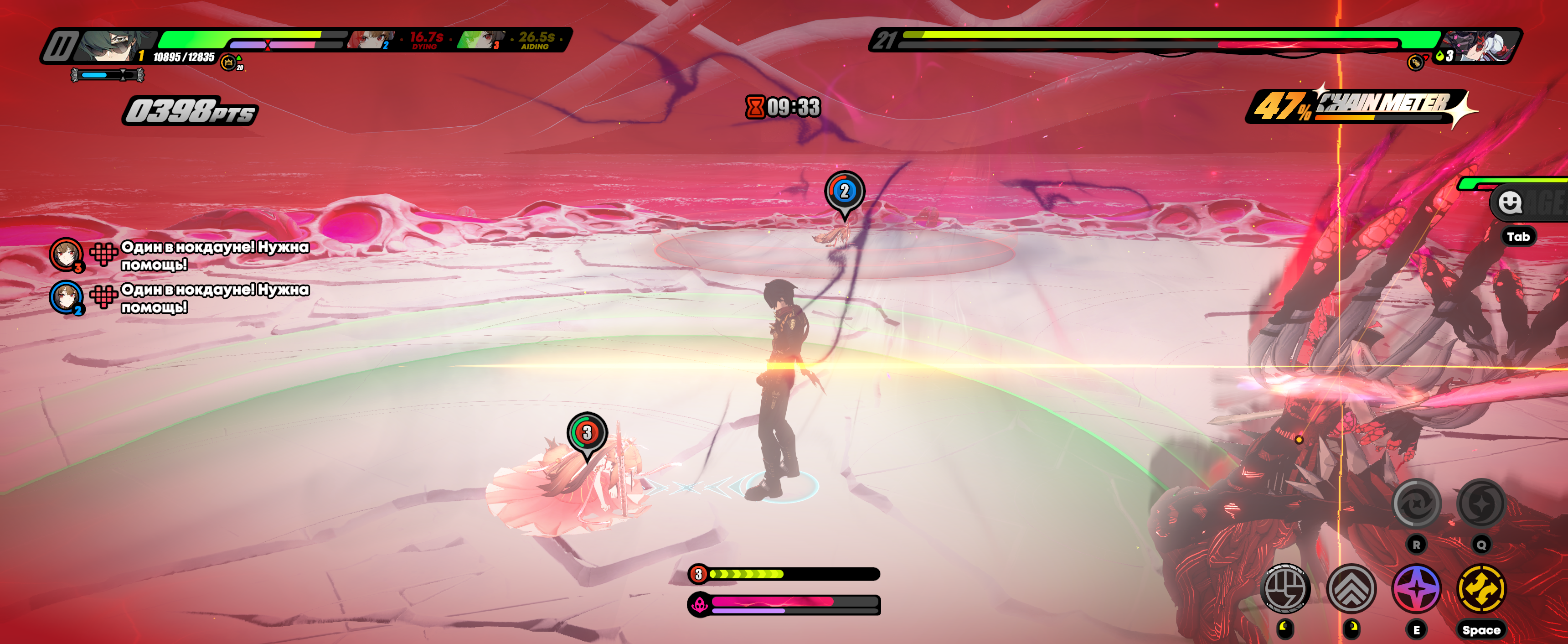Select the dying teammate 2 portrait
This screenshot has height=644, width=1568.
(x=370, y=40)
